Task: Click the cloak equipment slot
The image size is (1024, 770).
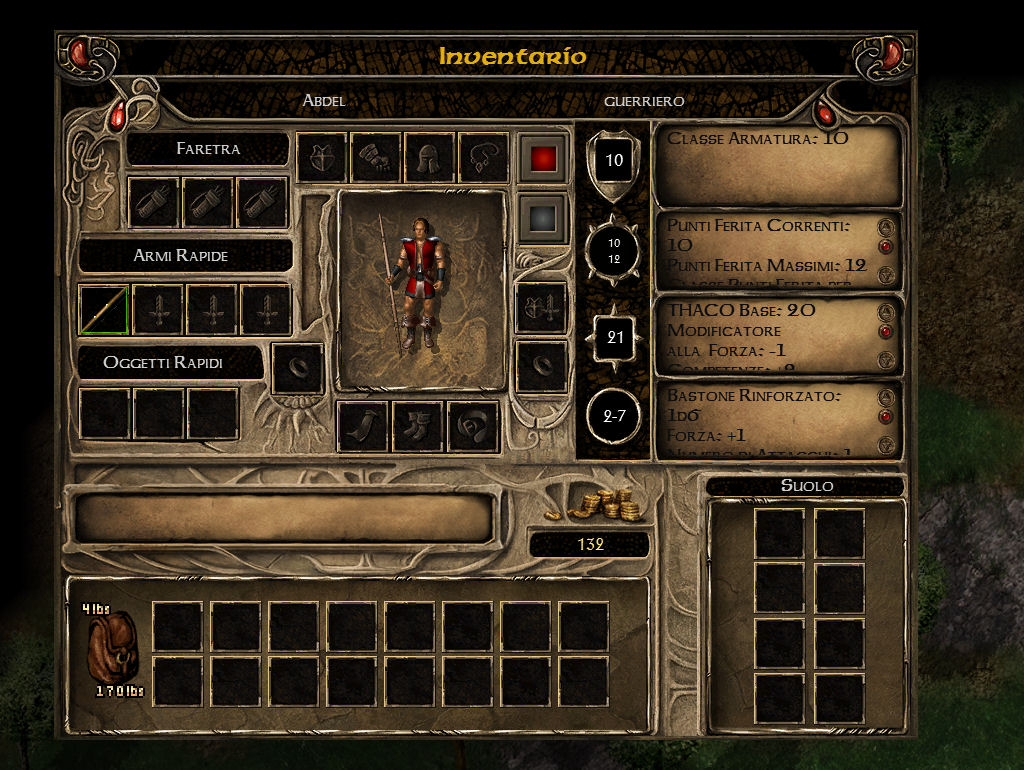Action: (362, 427)
